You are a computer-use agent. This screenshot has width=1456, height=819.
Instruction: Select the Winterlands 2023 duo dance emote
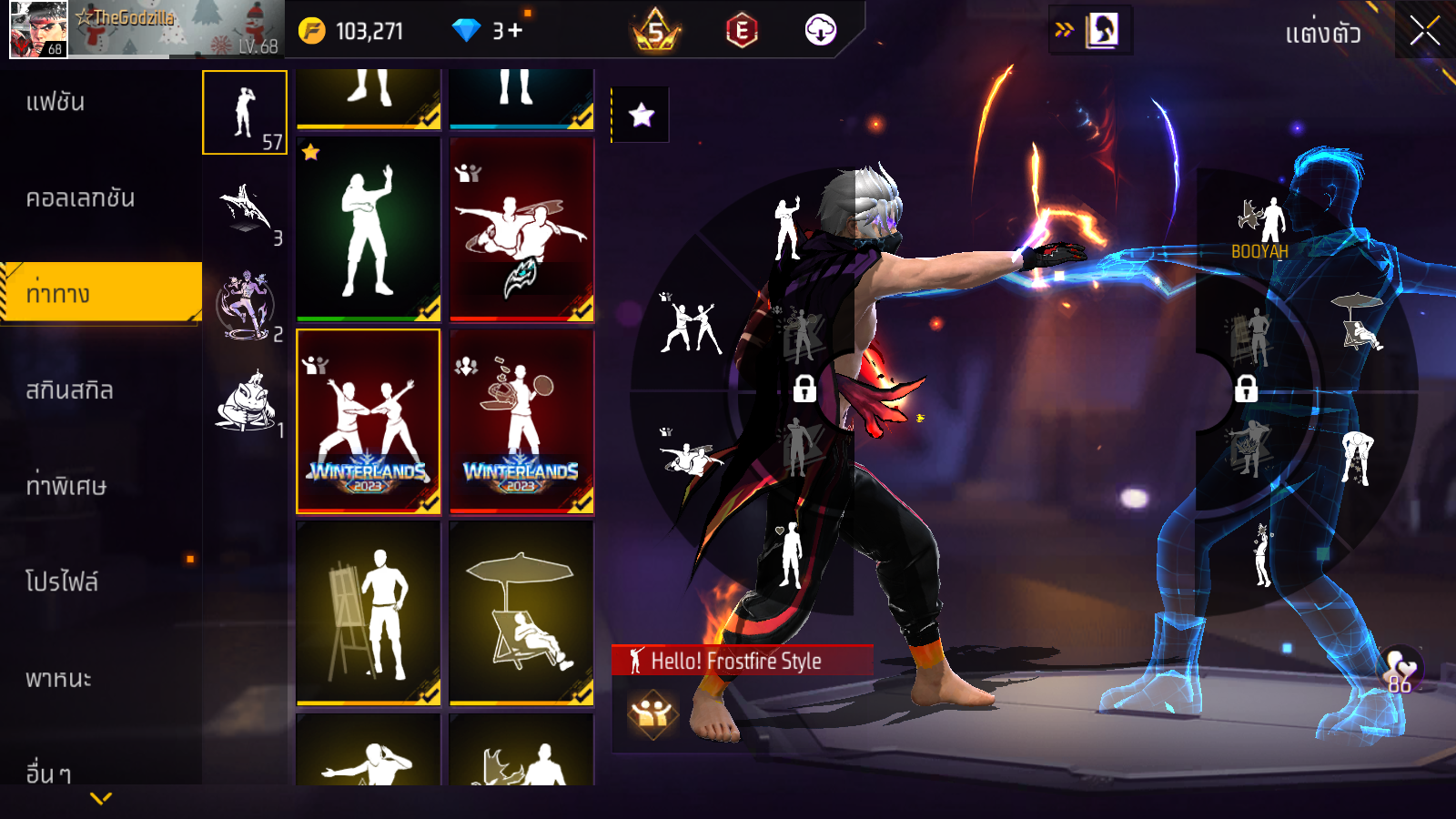coord(369,421)
